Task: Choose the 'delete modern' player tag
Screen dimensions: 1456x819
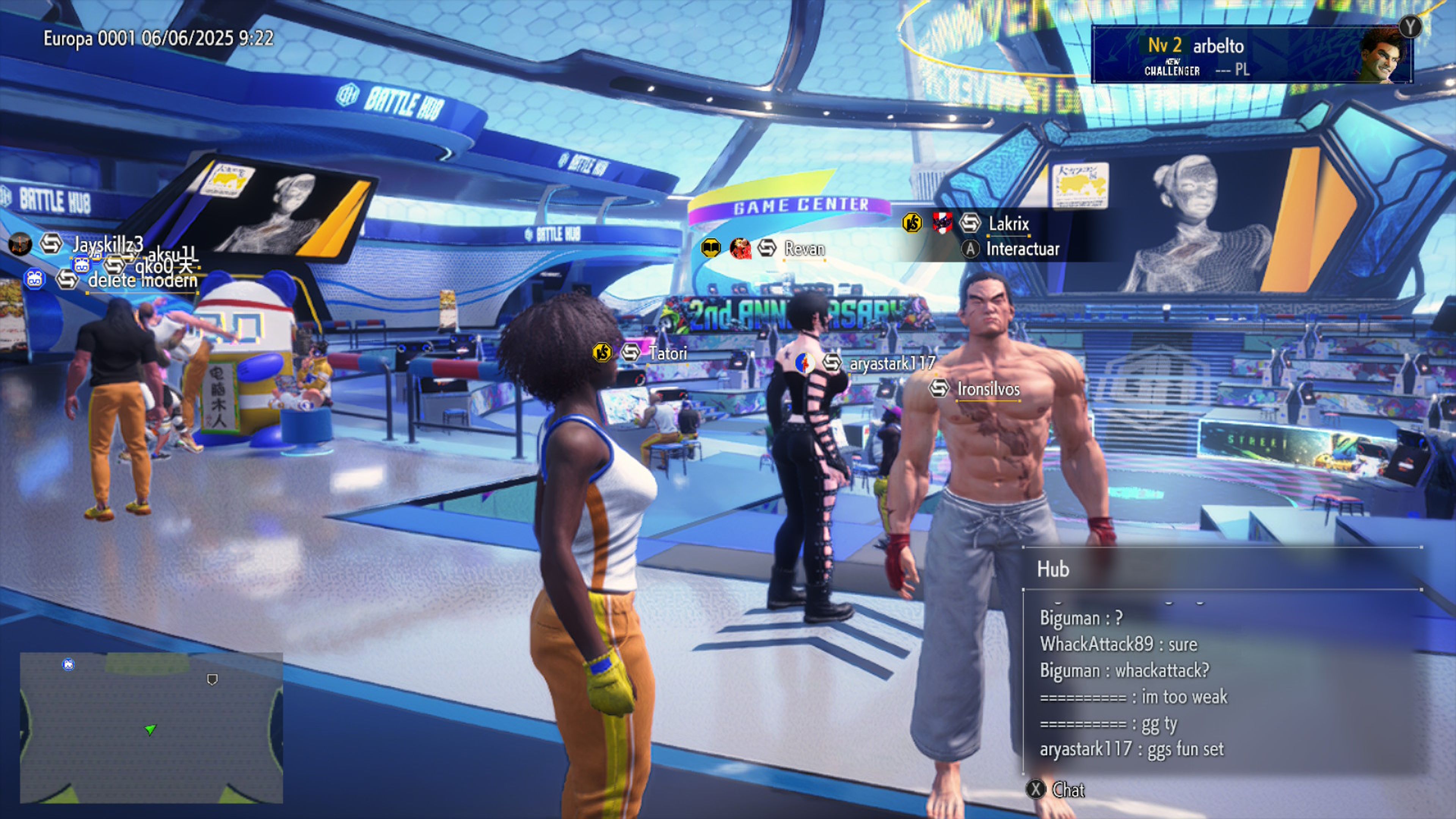Action: [x=143, y=280]
